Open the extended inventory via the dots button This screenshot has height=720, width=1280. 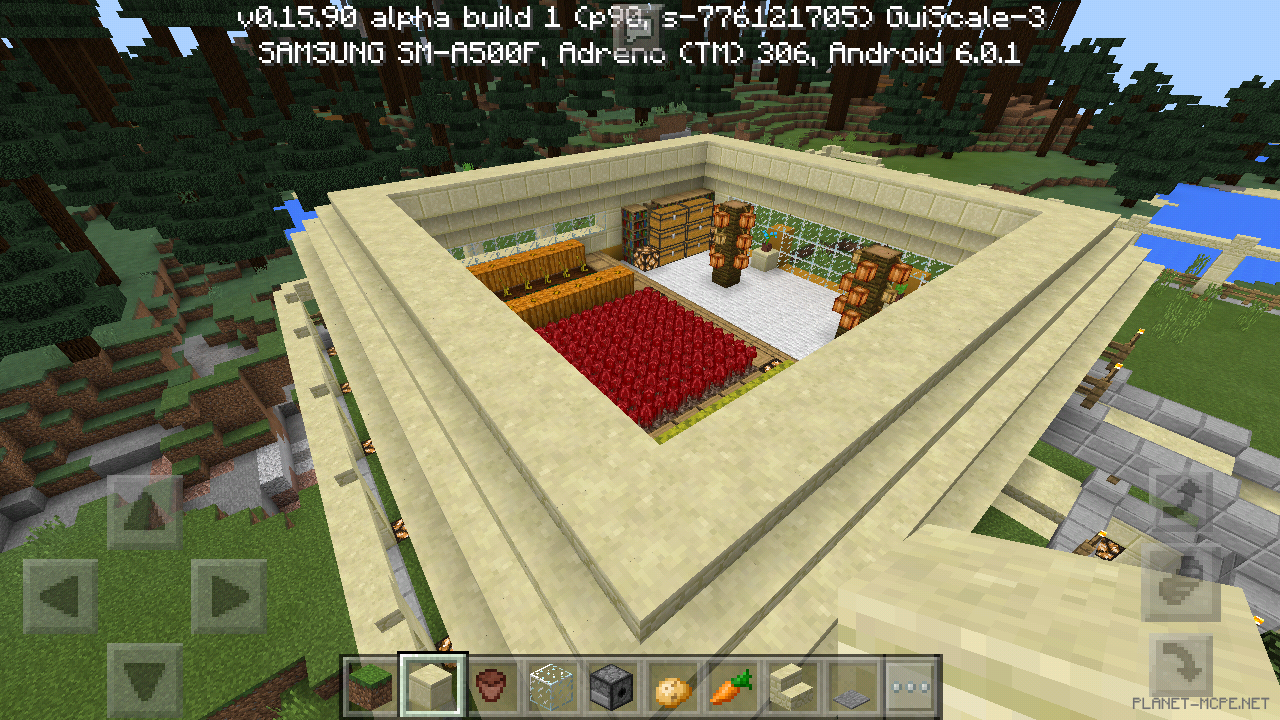click(x=913, y=686)
